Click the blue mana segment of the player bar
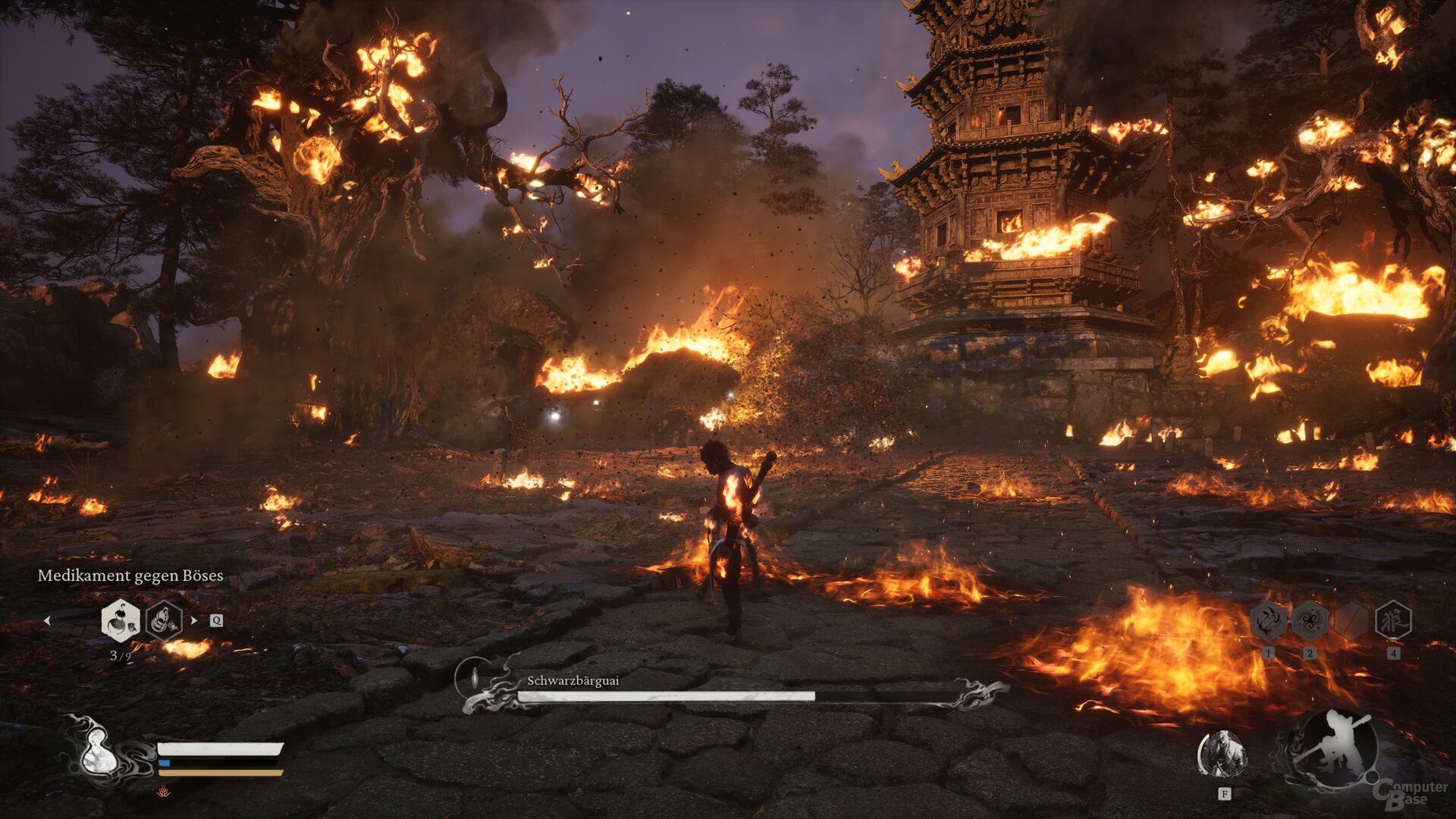1456x819 pixels. pyautogui.click(x=164, y=763)
